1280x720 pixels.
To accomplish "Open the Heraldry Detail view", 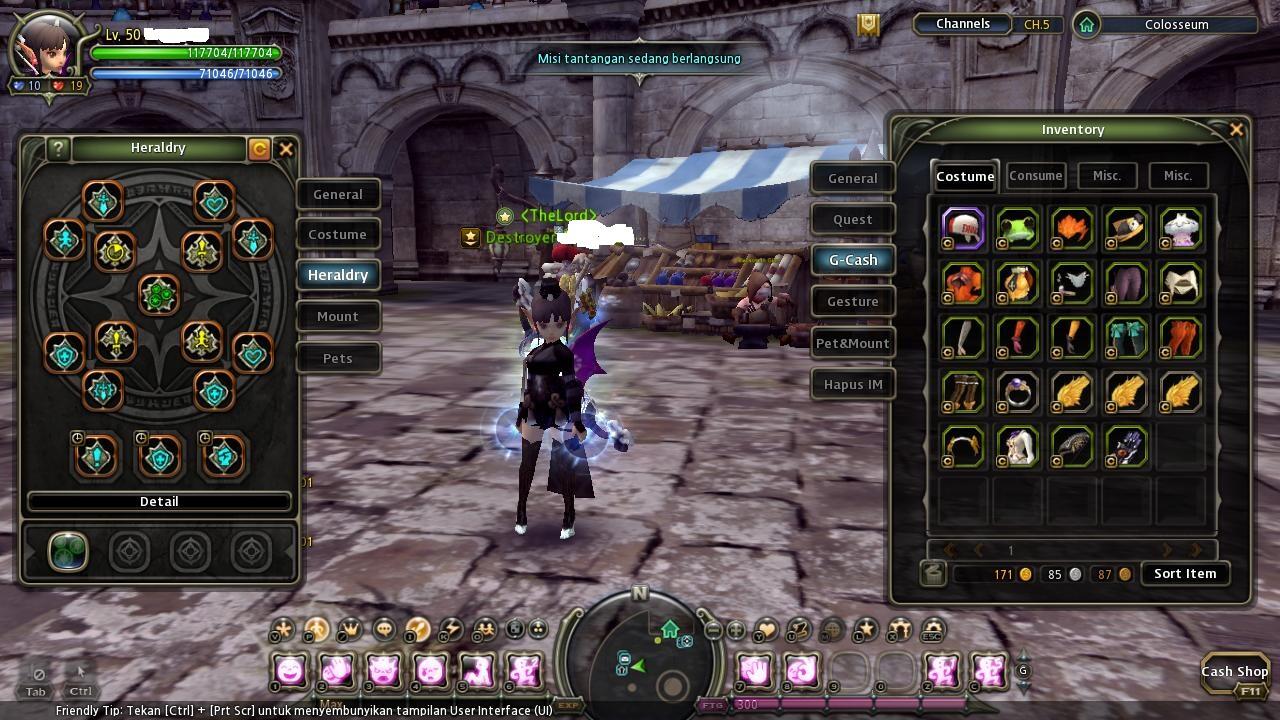I will 159,501.
